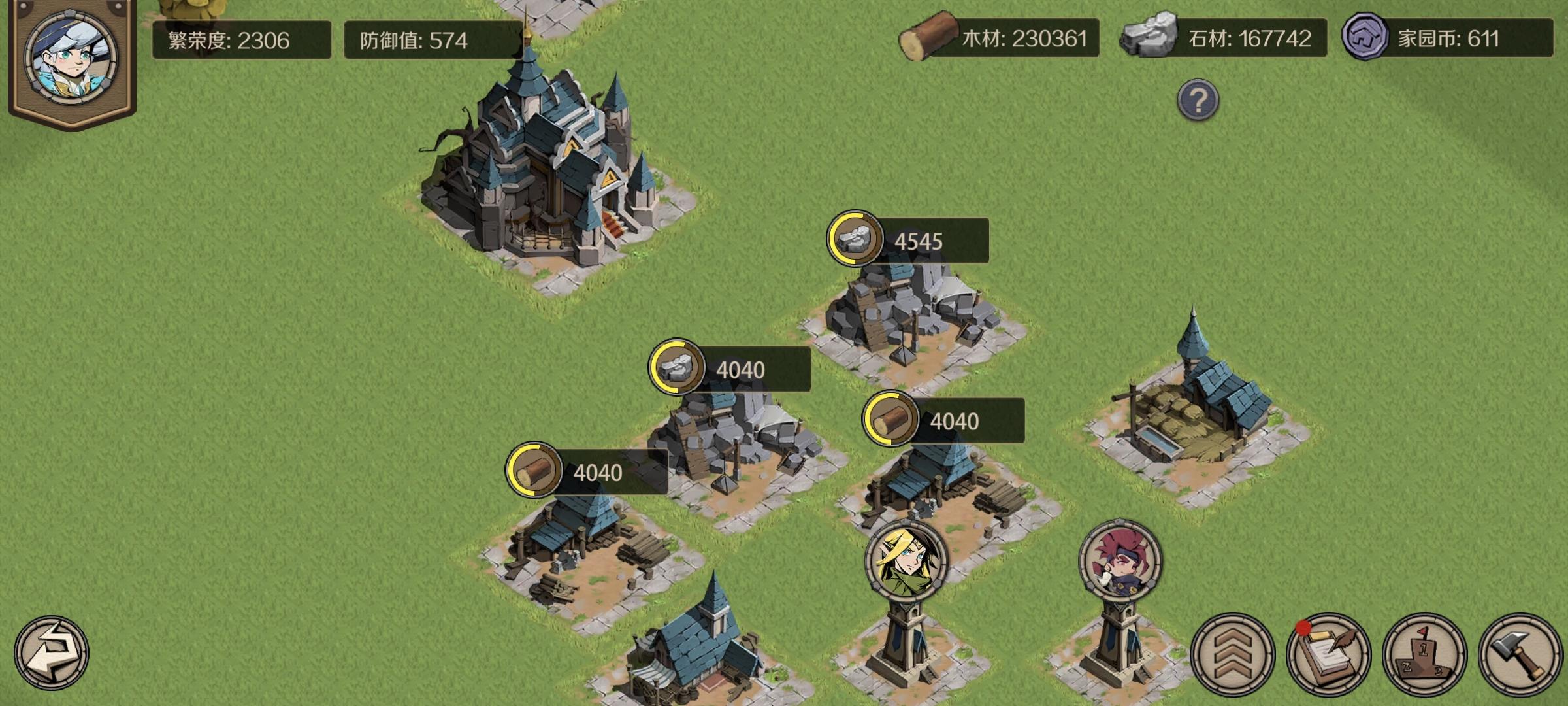
Task: Open the question mark help button
Action: (x=1198, y=99)
